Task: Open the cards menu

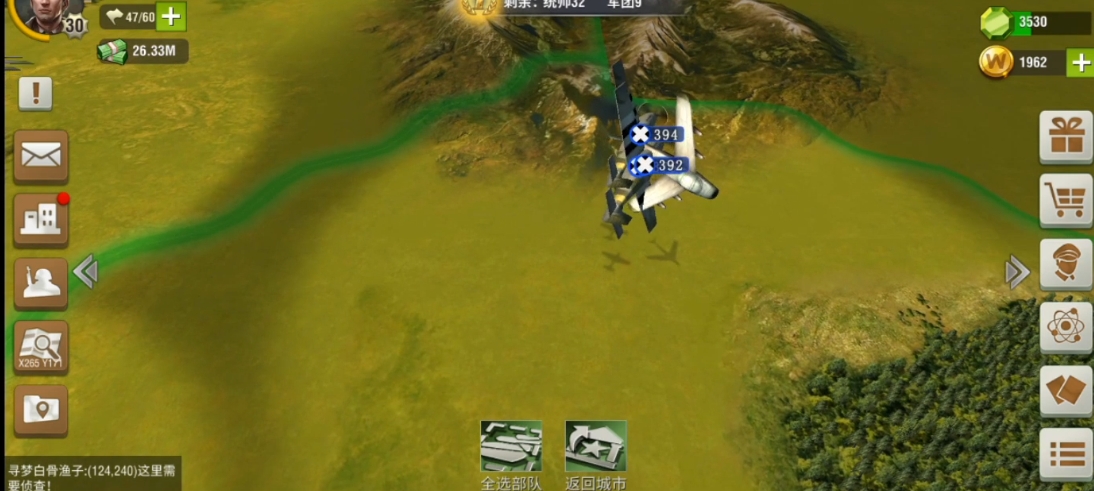Action: (x=1066, y=391)
